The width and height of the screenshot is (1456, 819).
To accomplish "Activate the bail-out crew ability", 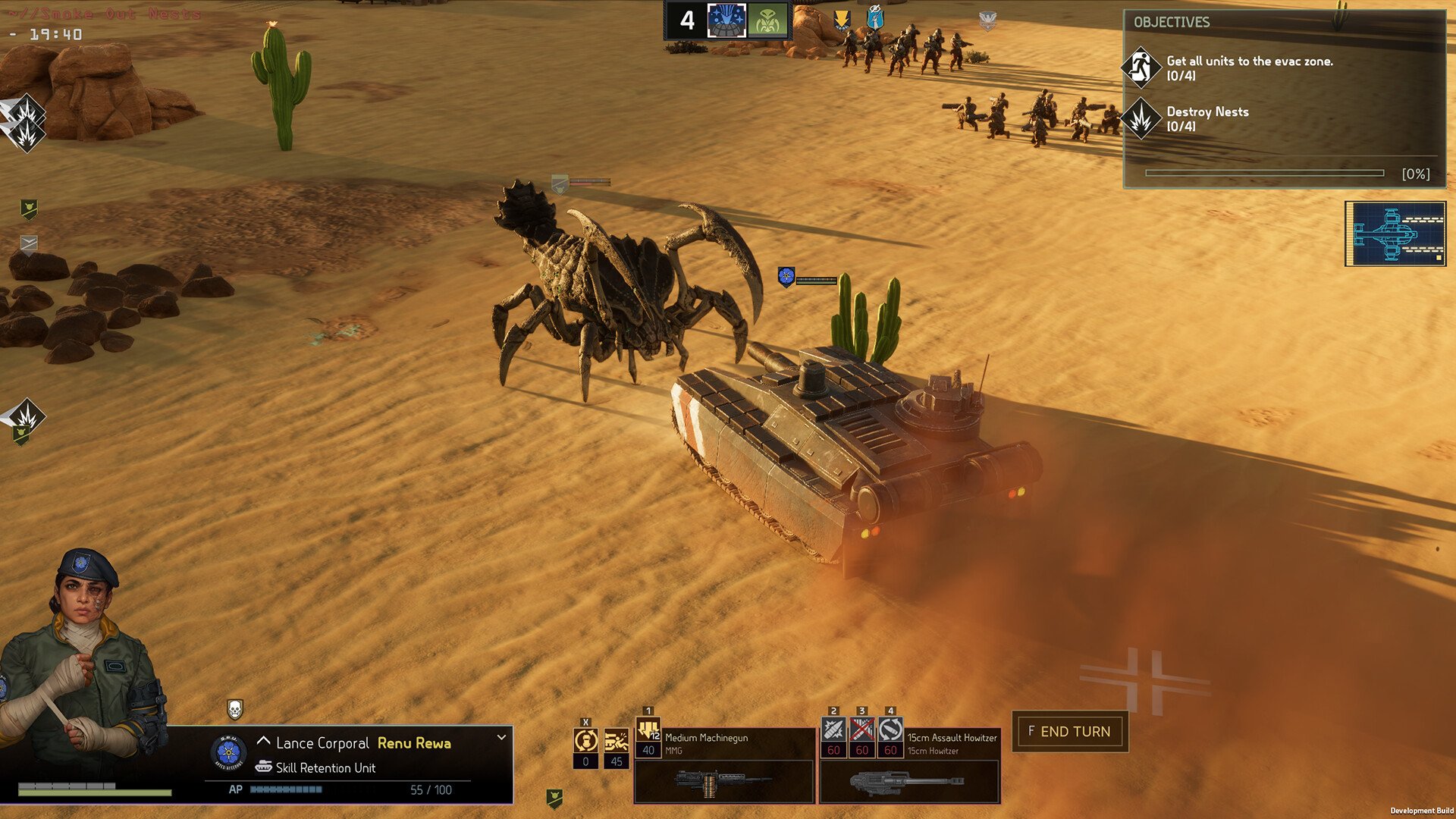I will (x=616, y=741).
